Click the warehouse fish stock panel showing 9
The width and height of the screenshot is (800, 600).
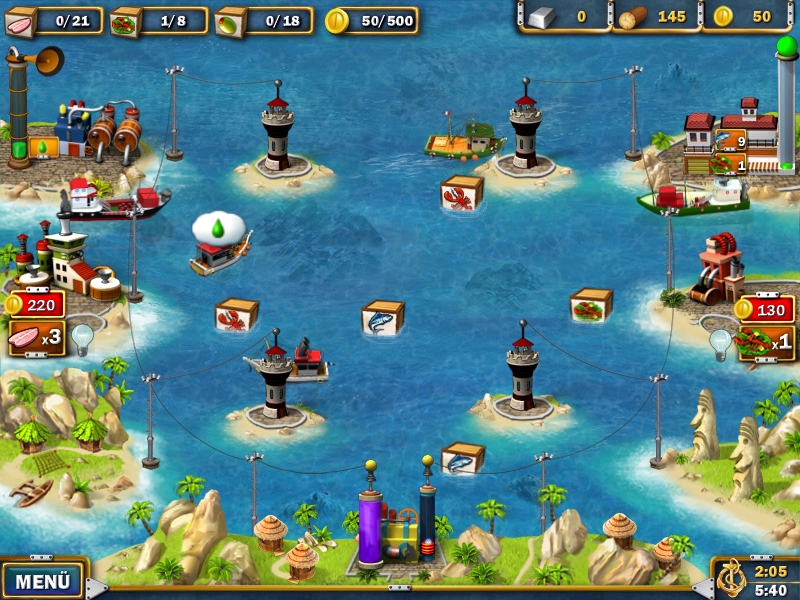pyautogui.click(x=730, y=142)
